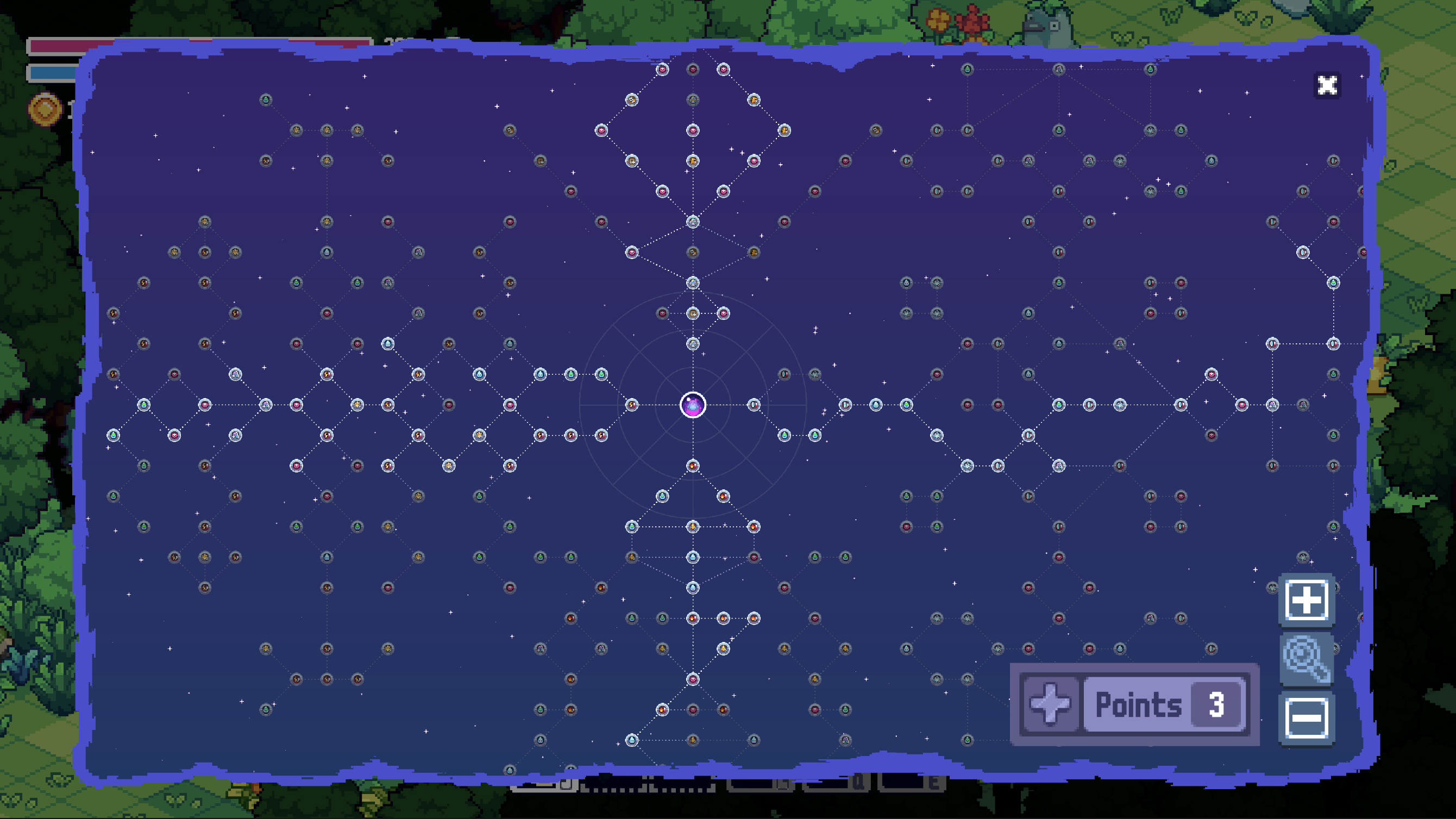Select the fire skill node directly below center
This screenshot has height=819, width=1456.
[x=693, y=466]
